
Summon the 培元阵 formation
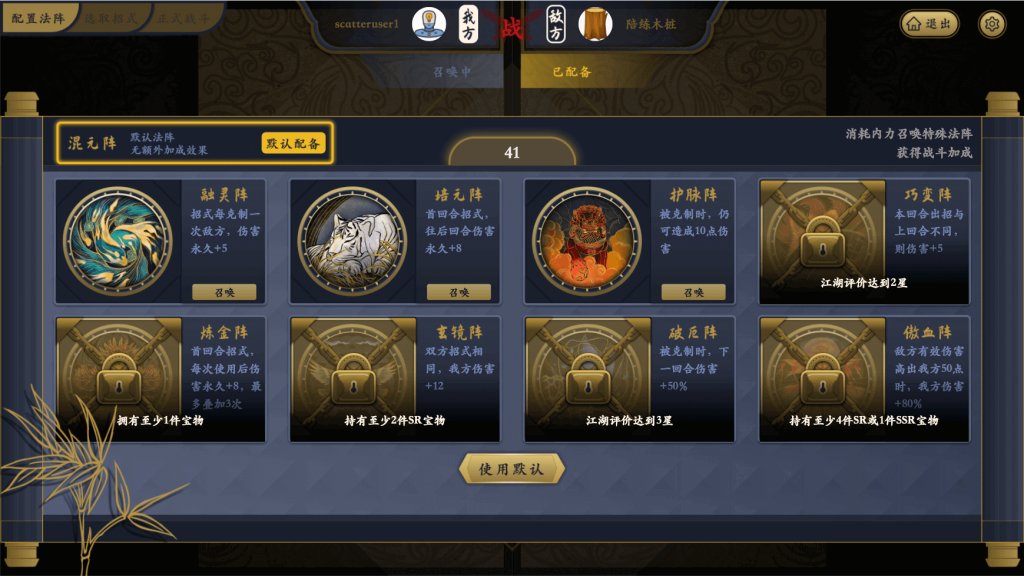coord(458,292)
